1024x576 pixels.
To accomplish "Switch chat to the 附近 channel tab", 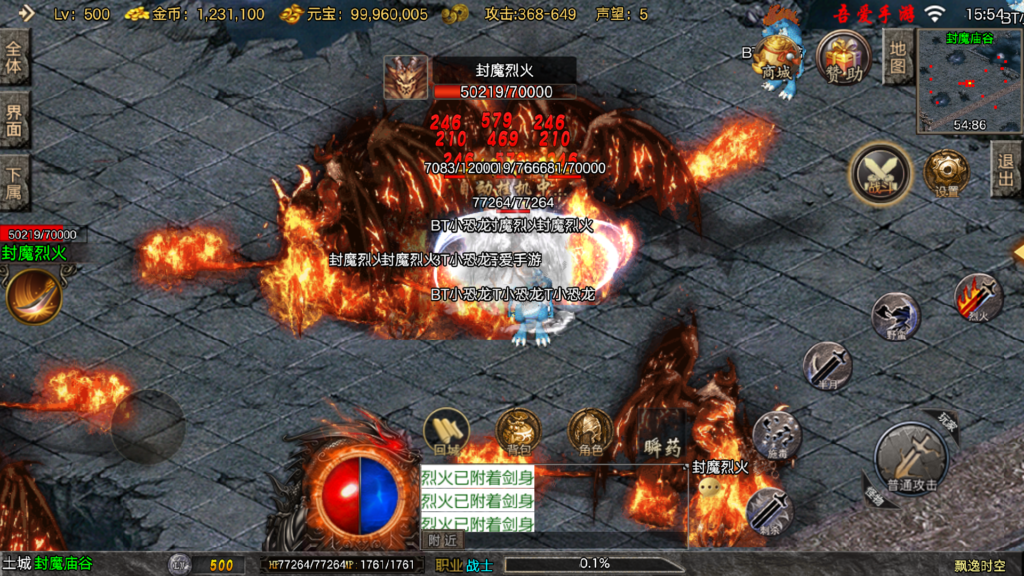I will point(443,540).
